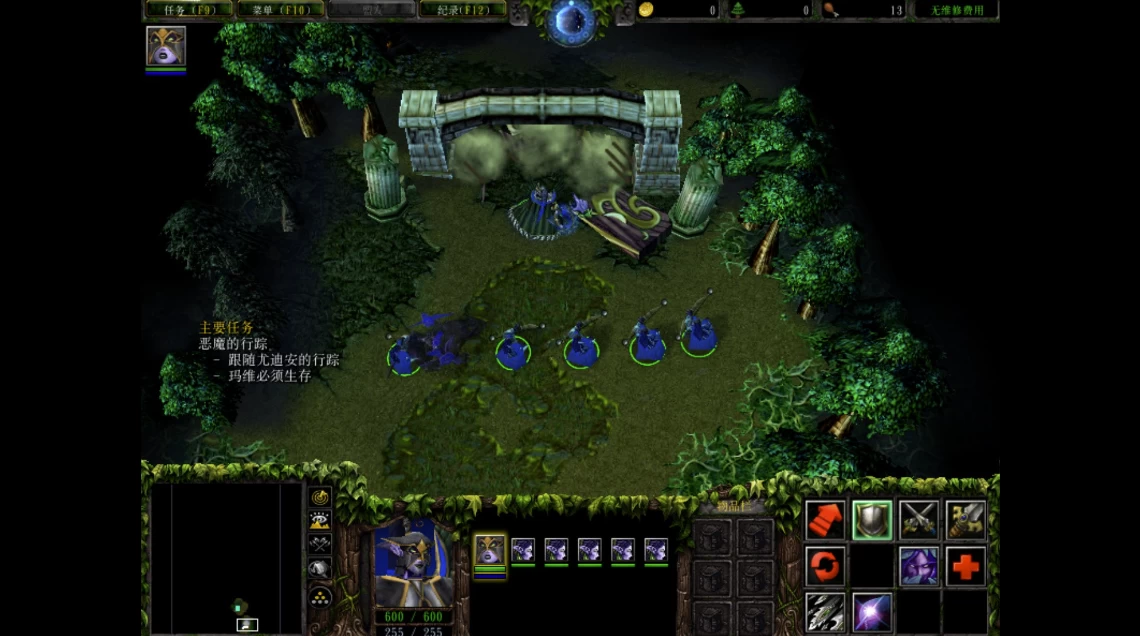Click on the minimap
The height and width of the screenshot is (636, 1140).
click(227, 557)
